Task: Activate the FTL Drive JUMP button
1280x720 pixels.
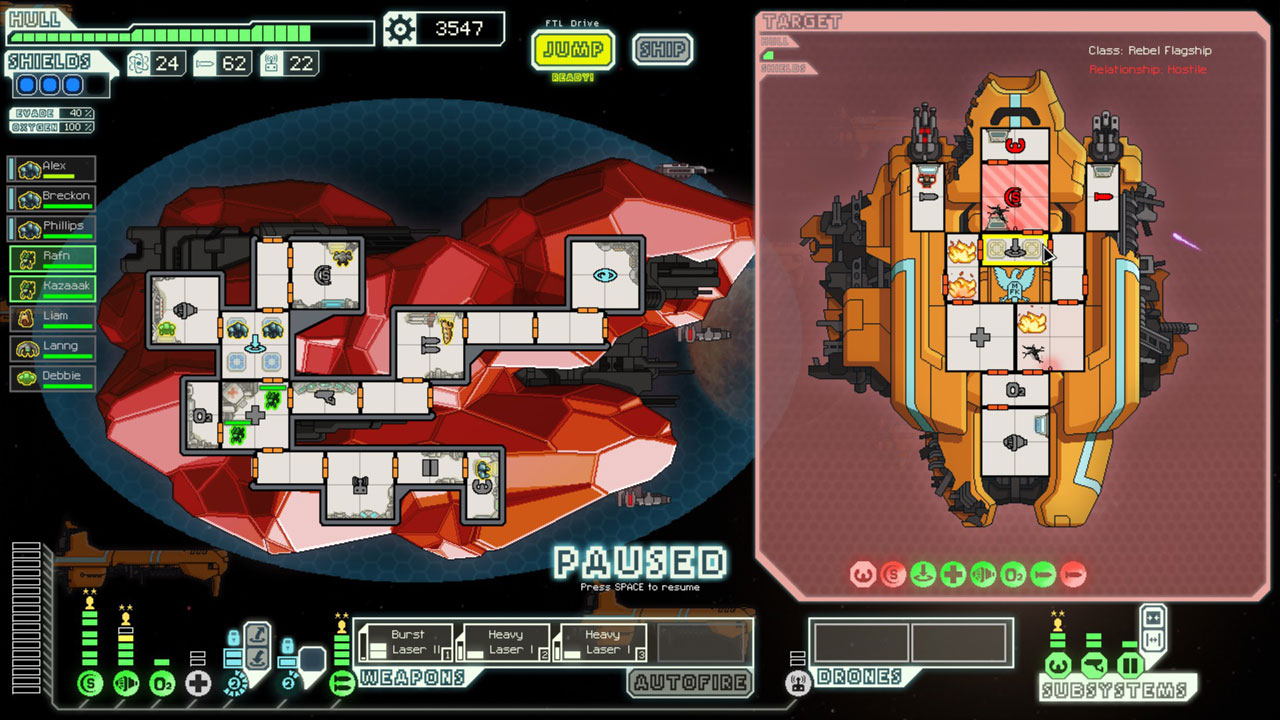Action: [573, 49]
